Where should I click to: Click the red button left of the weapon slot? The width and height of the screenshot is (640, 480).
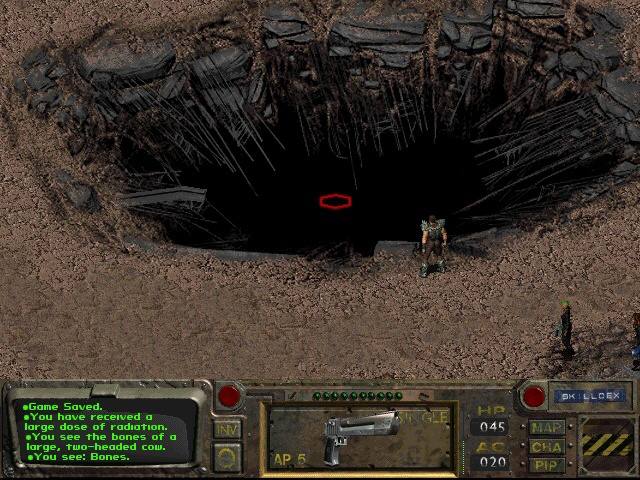(x=229, y=396)
